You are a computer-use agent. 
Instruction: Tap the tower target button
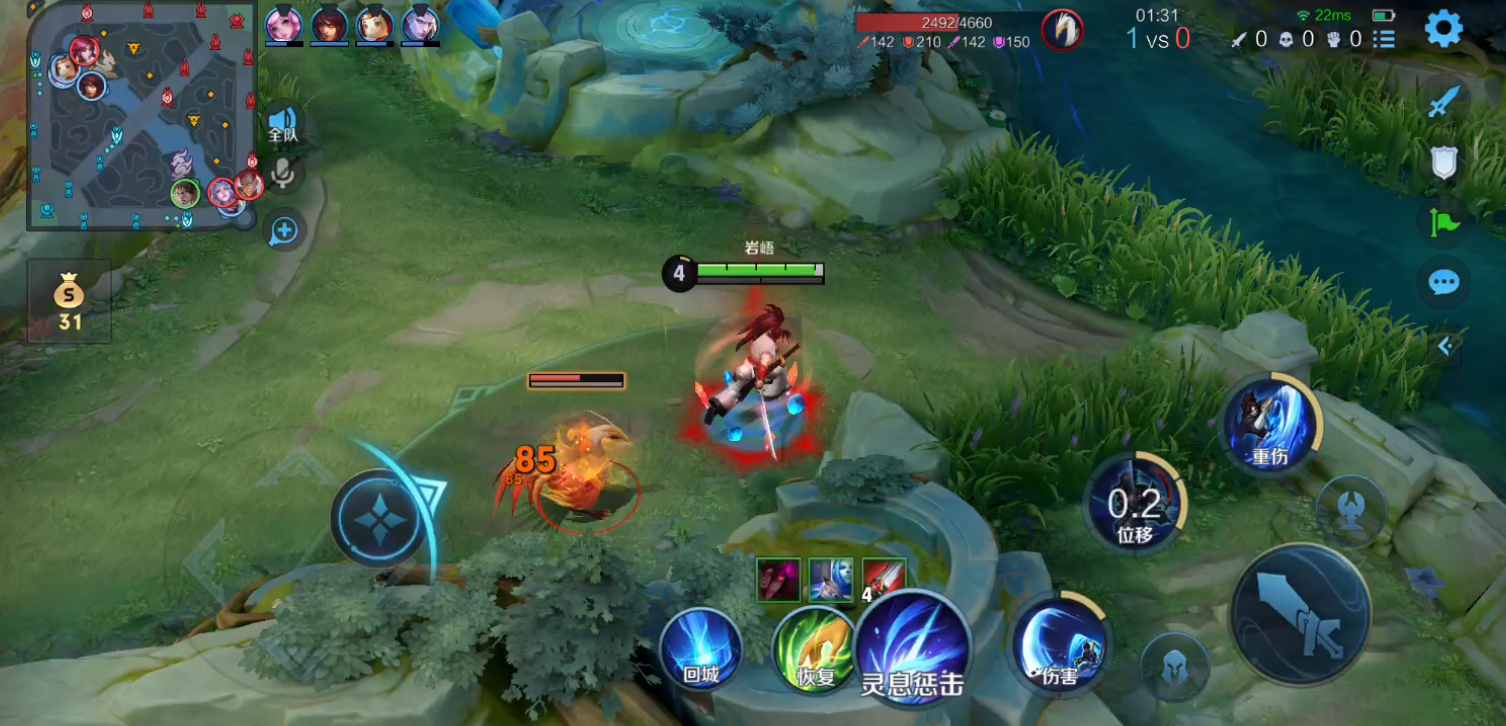pos(1350,511)
